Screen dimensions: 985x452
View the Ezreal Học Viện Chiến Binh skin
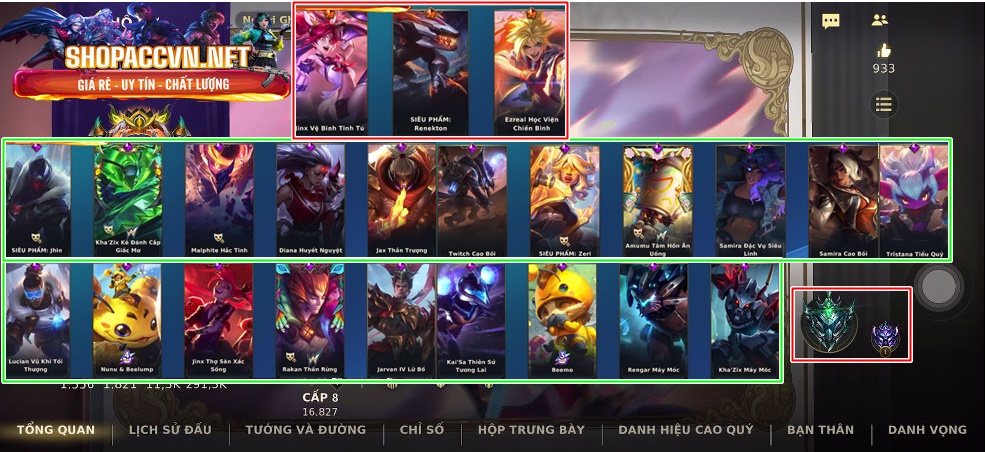tap(530, 70)
